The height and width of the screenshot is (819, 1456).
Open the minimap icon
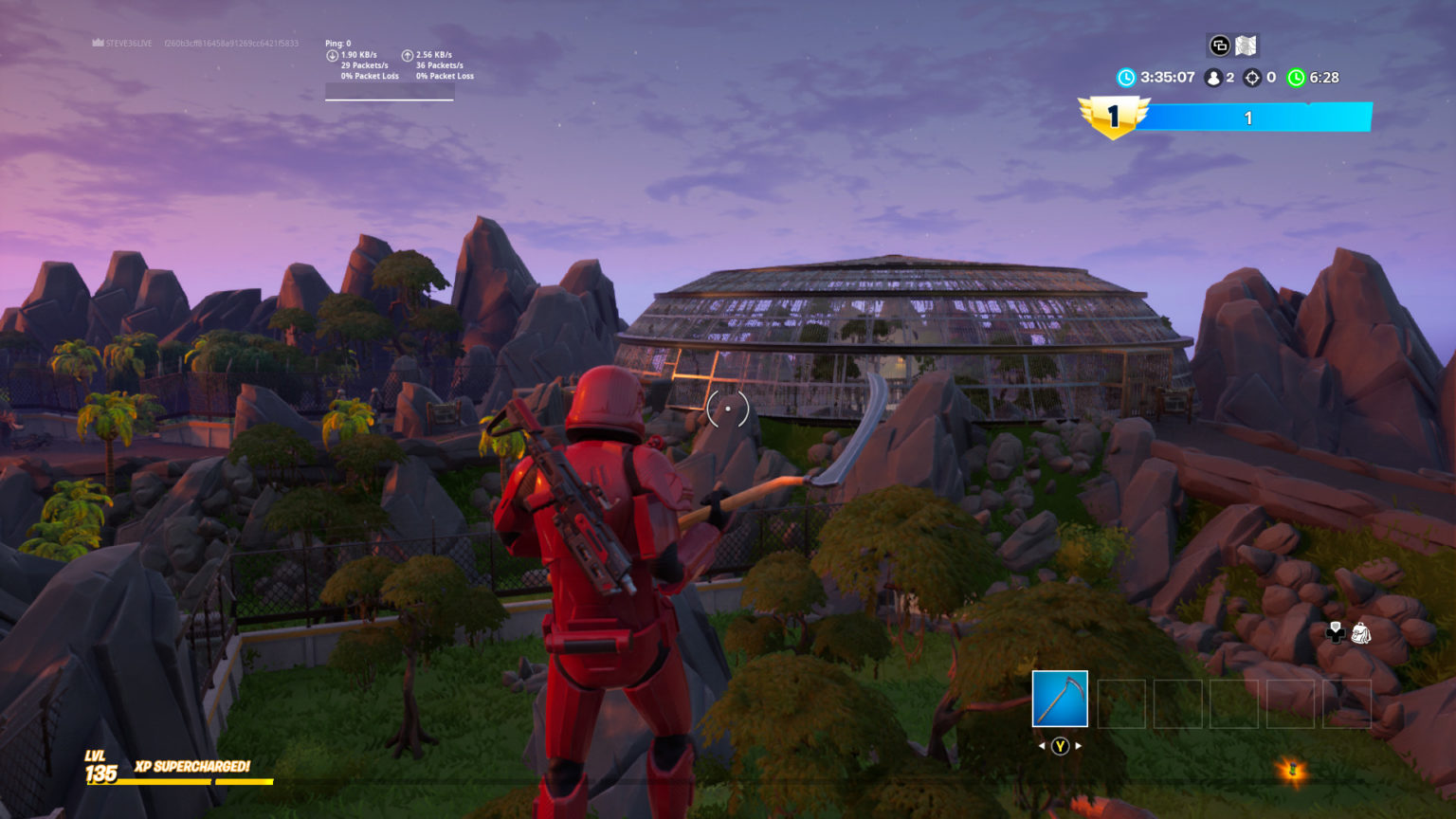(x=1247, y=45)
